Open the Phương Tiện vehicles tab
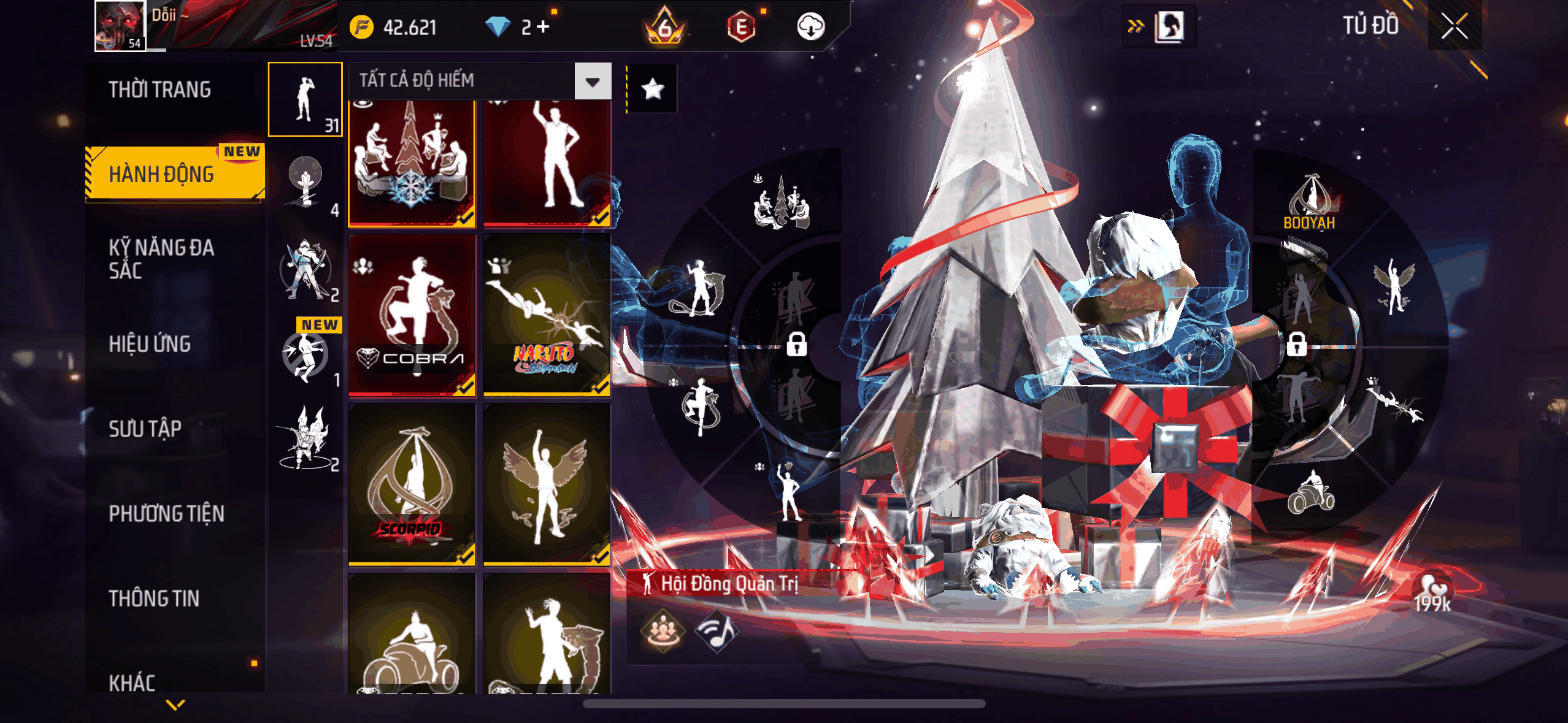This screenshot has width=1568, height=723. point(166,513)
